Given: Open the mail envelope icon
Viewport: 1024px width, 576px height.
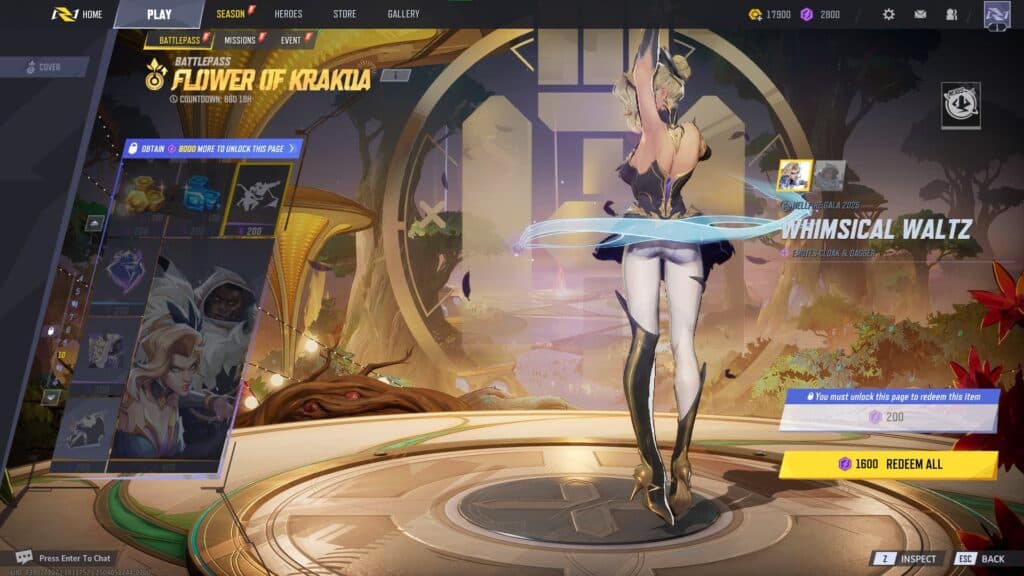Looking at the screenshot, I should point(920,14).
